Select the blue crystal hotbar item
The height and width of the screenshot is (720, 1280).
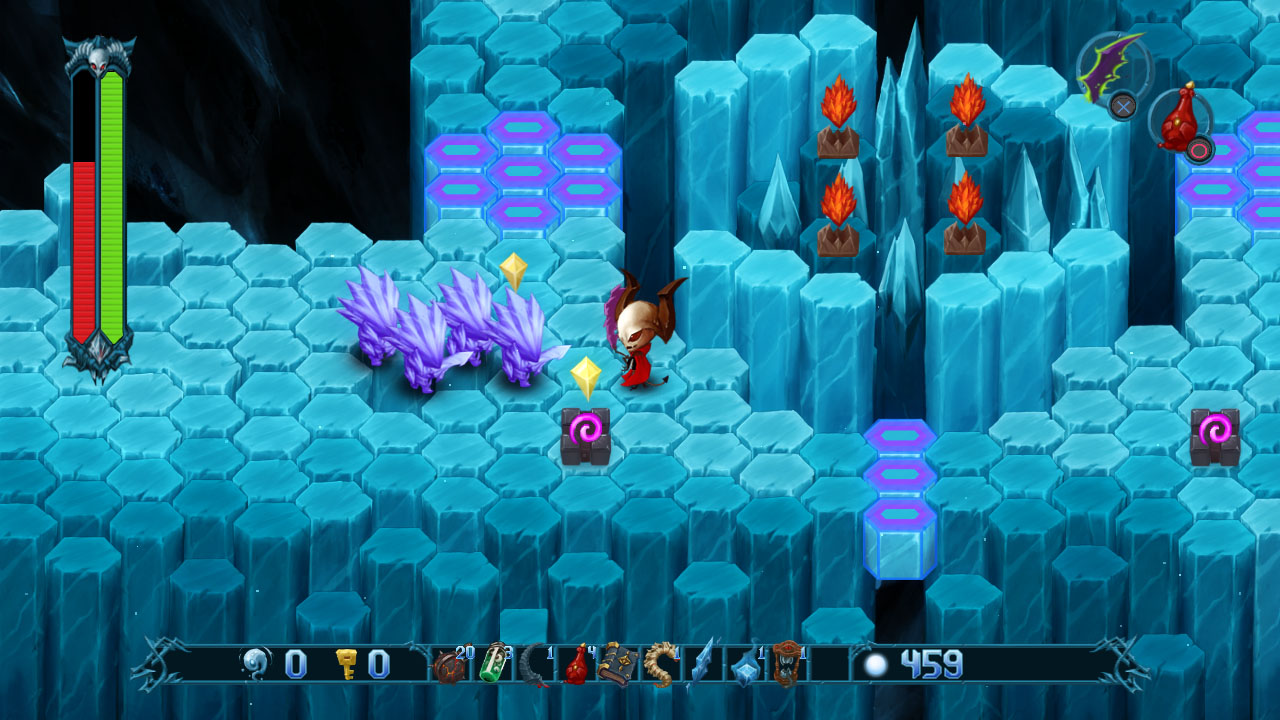pyautogui.click(x=745, y=673)
